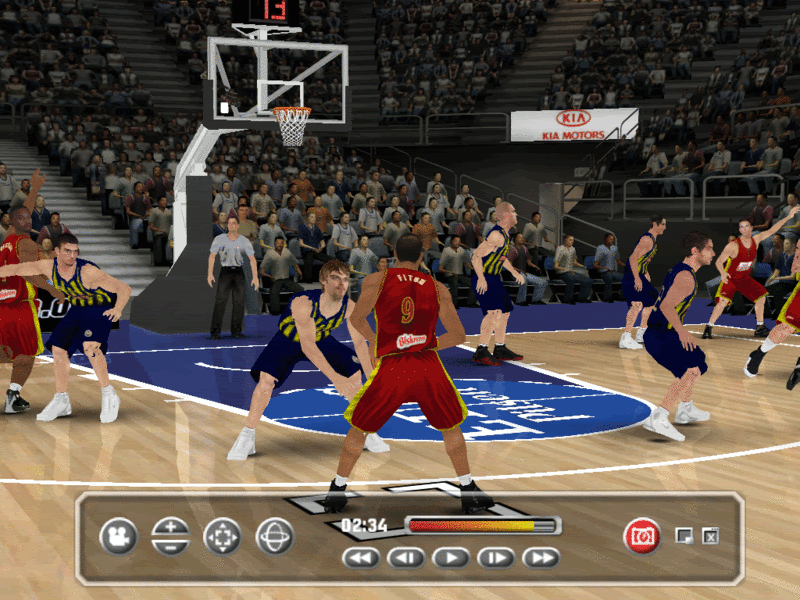800x600 pixels.
Task: Take a screenshot with the red camera button
Action: point(641,536)
